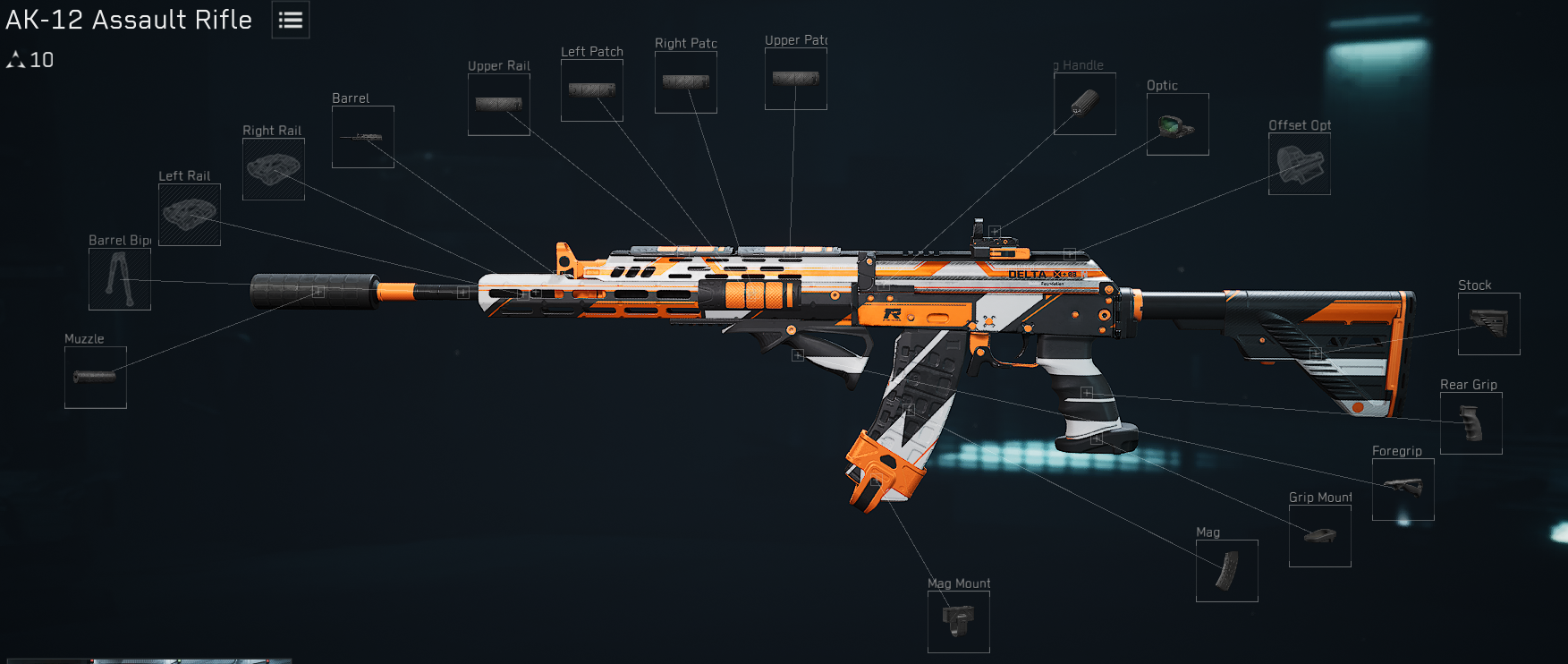The image size is (1568, 664).
Task: Toggle the attachment point near the pistol grip
Action: click(1087, 391)
